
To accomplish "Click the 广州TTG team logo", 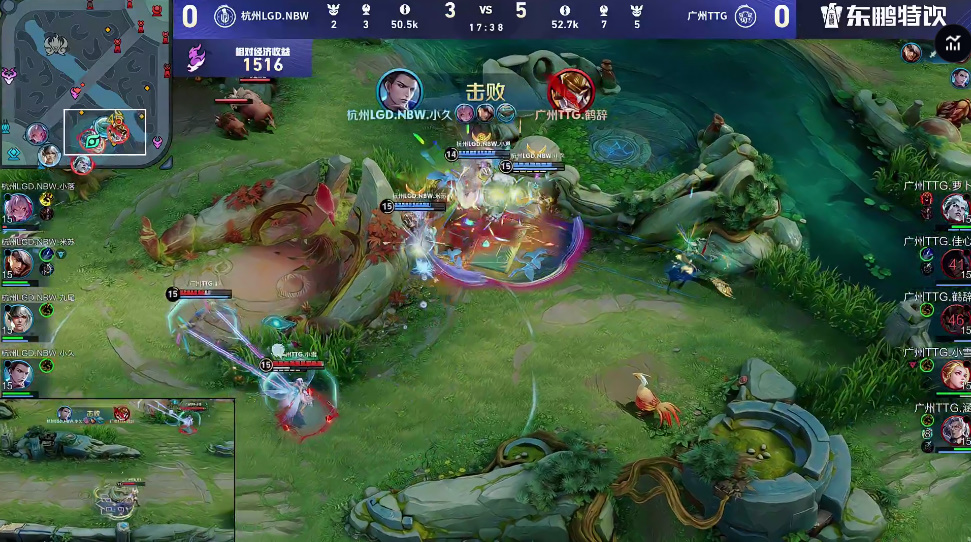I will (x=745, y=16).
